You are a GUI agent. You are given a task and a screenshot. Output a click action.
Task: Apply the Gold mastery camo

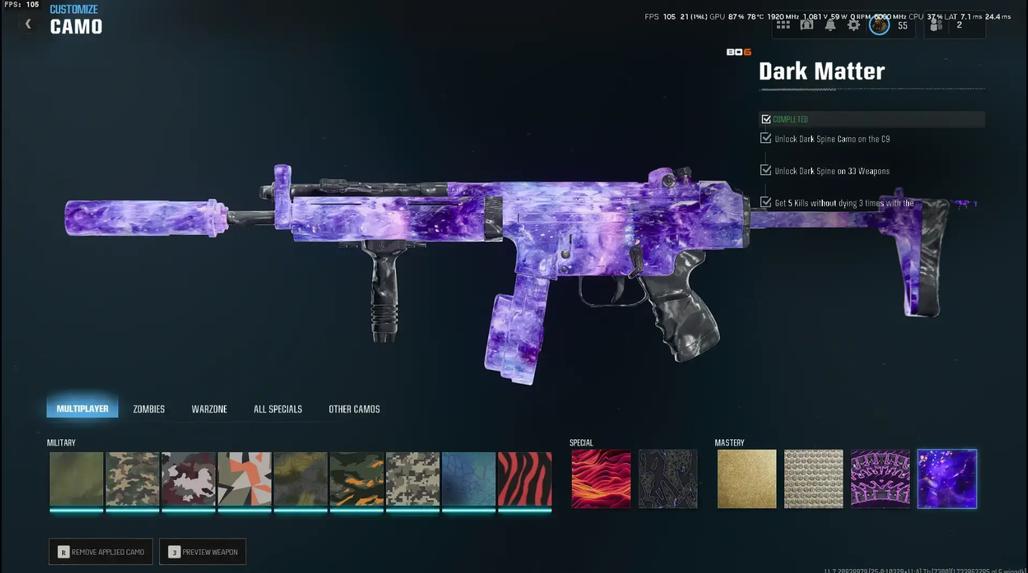coord(747,479)
